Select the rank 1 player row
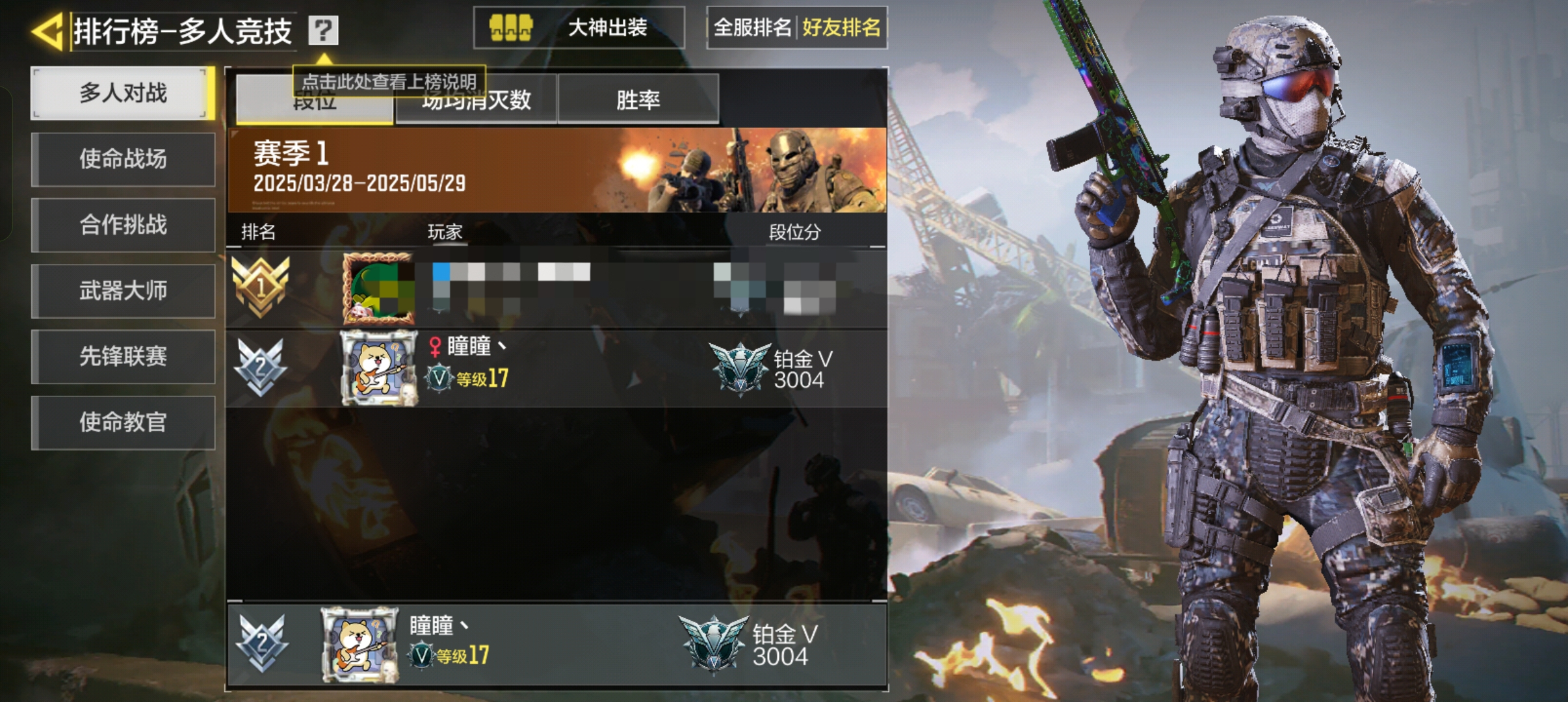Image resolution: width=1568 pixels, height=702 pixels. 556,289
